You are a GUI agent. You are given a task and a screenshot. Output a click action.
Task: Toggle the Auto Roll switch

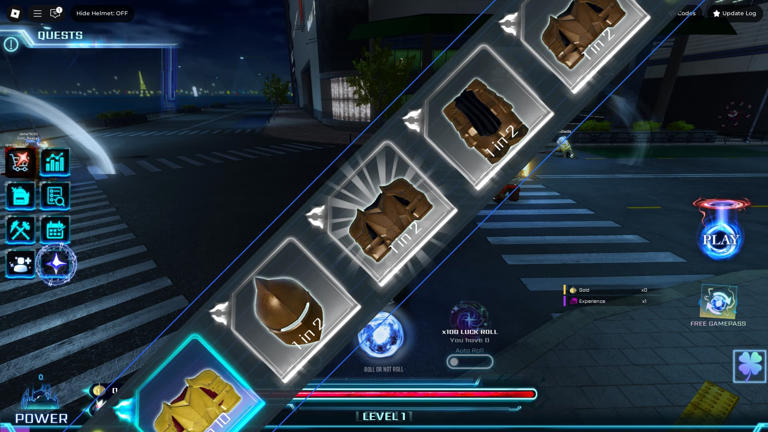pyautogui.click(x=469, y=362)
